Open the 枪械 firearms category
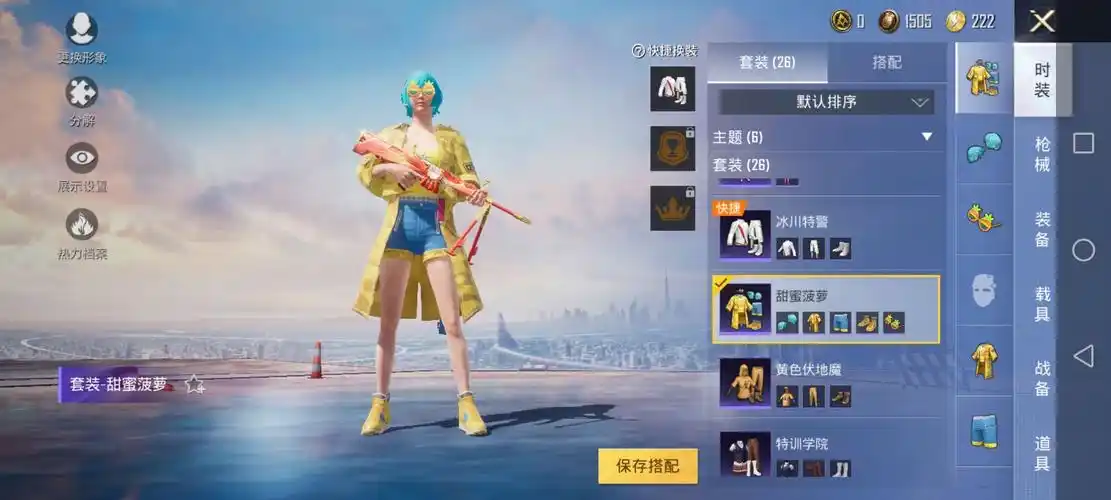 1042,154
